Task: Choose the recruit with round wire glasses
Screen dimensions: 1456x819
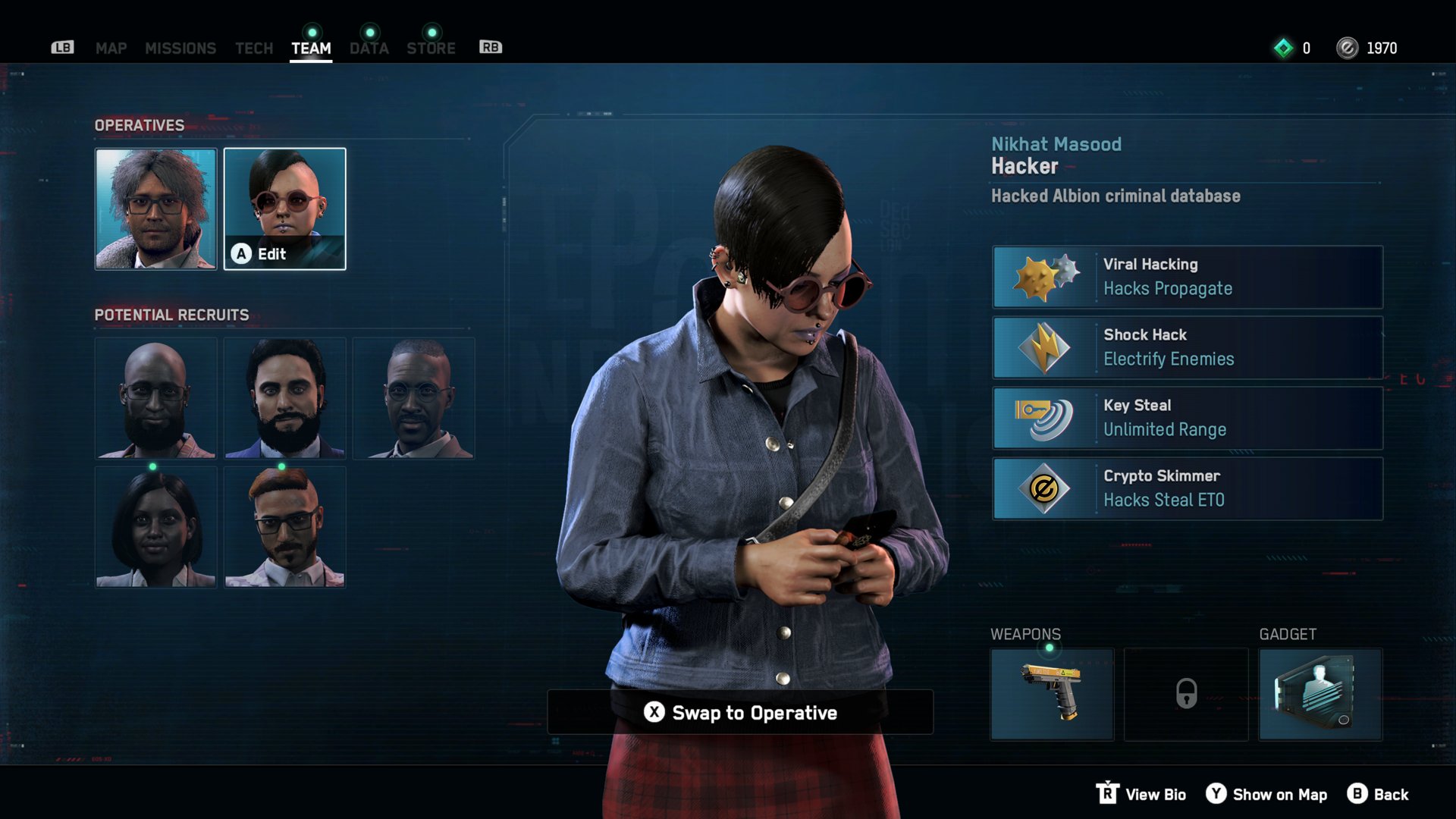Action: (x=413, y=398)
